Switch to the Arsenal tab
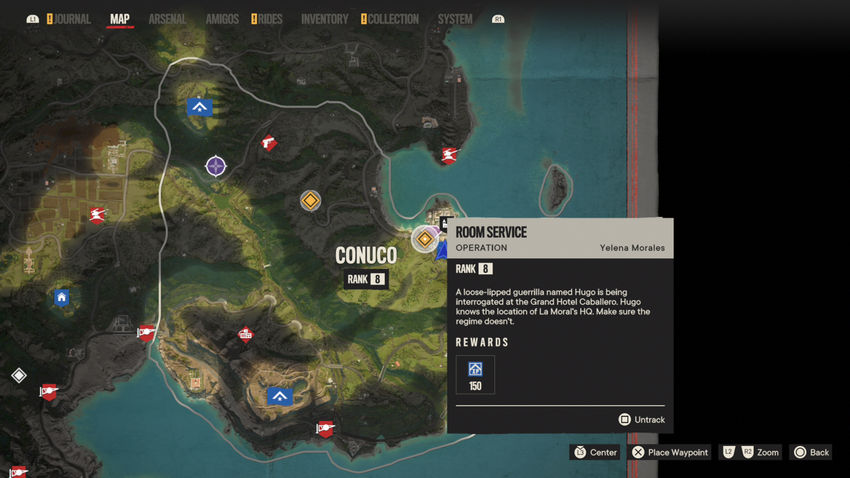This screenshot has width=850, height=478. pyautogui.click(x=167, y=19)
